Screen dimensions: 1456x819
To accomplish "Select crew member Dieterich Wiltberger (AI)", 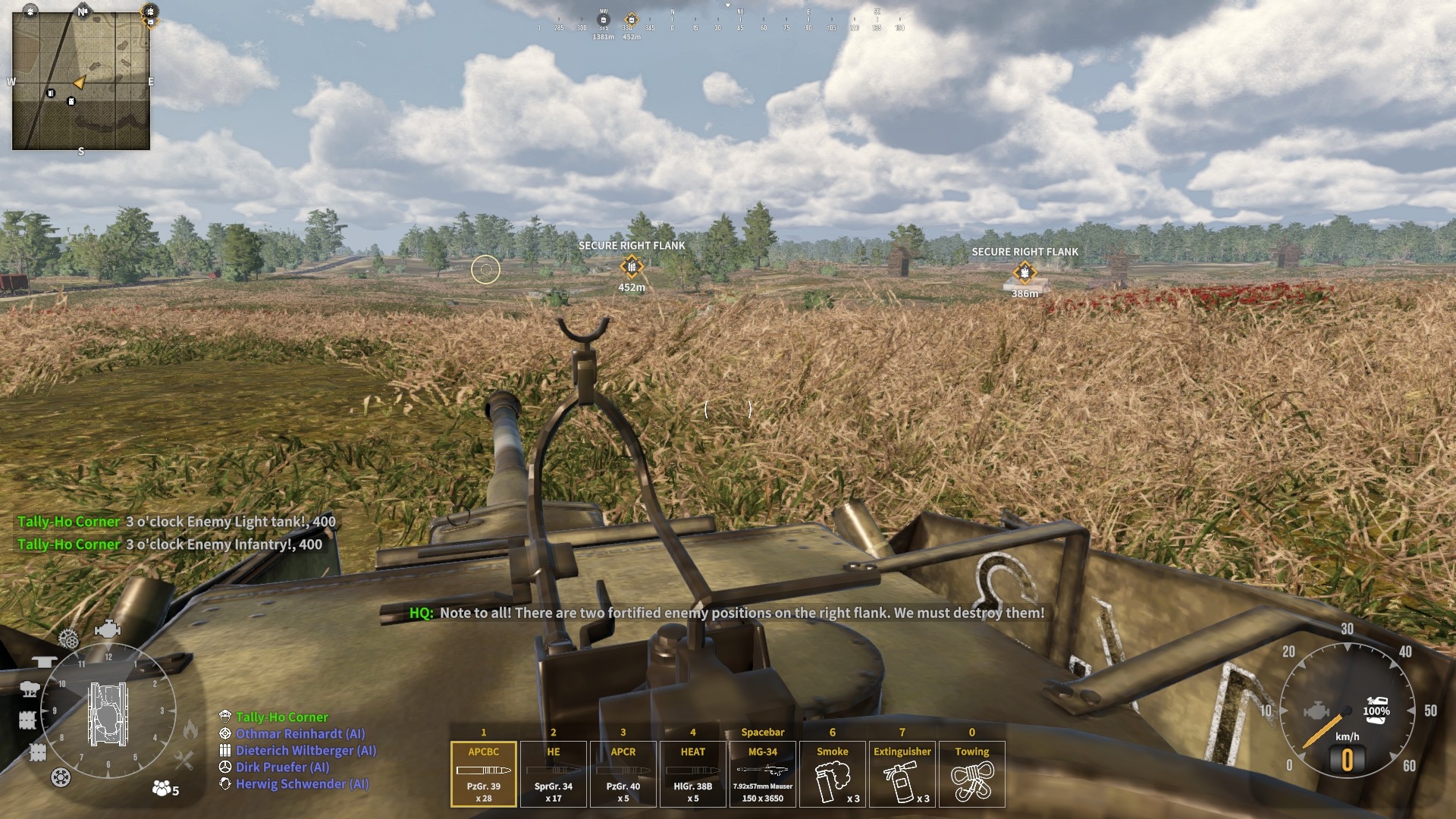I will point(305,751).
